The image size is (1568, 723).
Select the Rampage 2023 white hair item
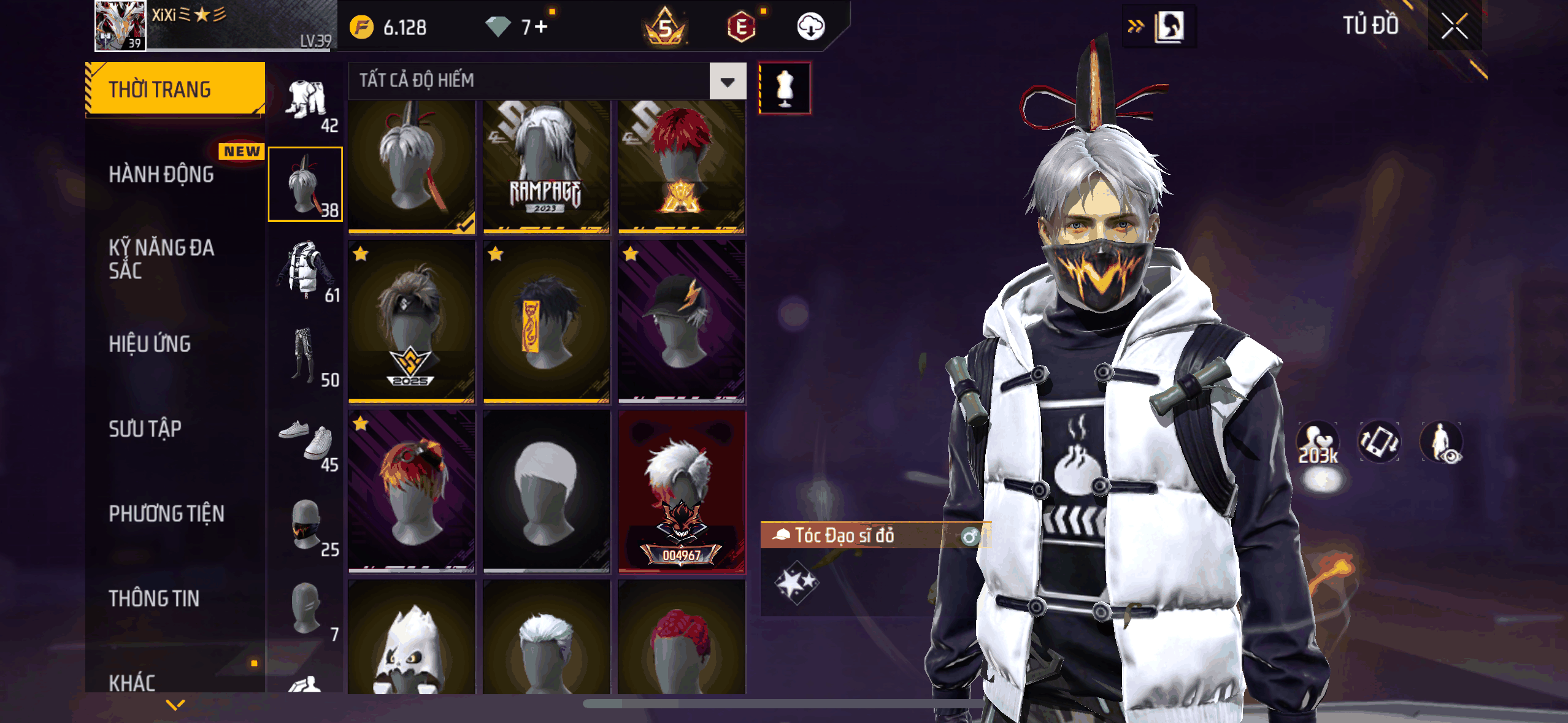(x=546, y=167)
